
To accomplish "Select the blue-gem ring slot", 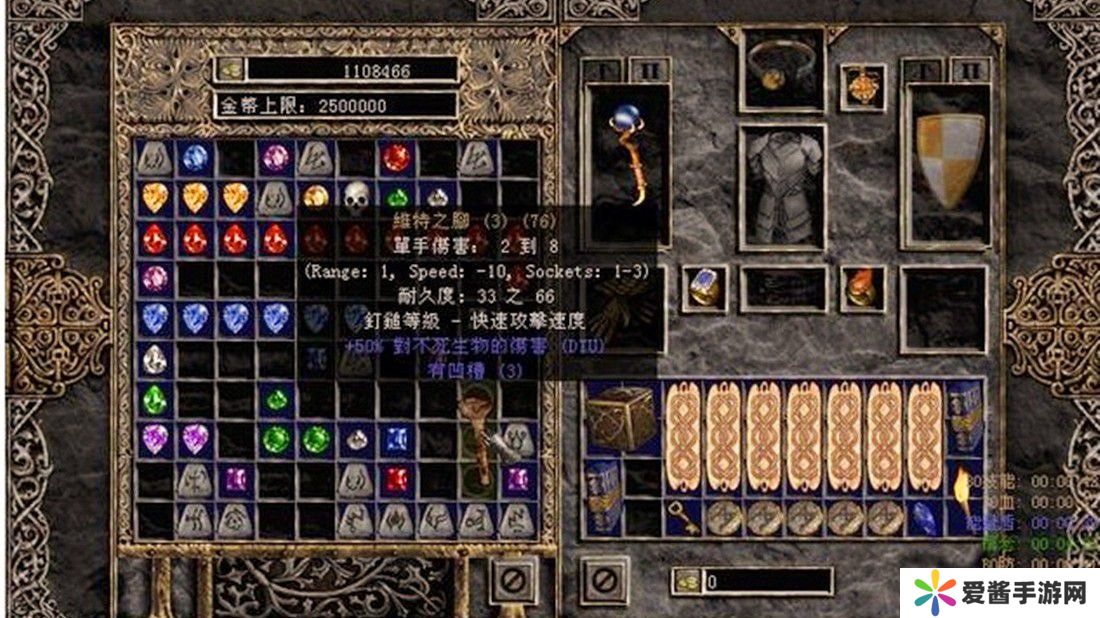I will pyautogui.click(x=705, y=287).
